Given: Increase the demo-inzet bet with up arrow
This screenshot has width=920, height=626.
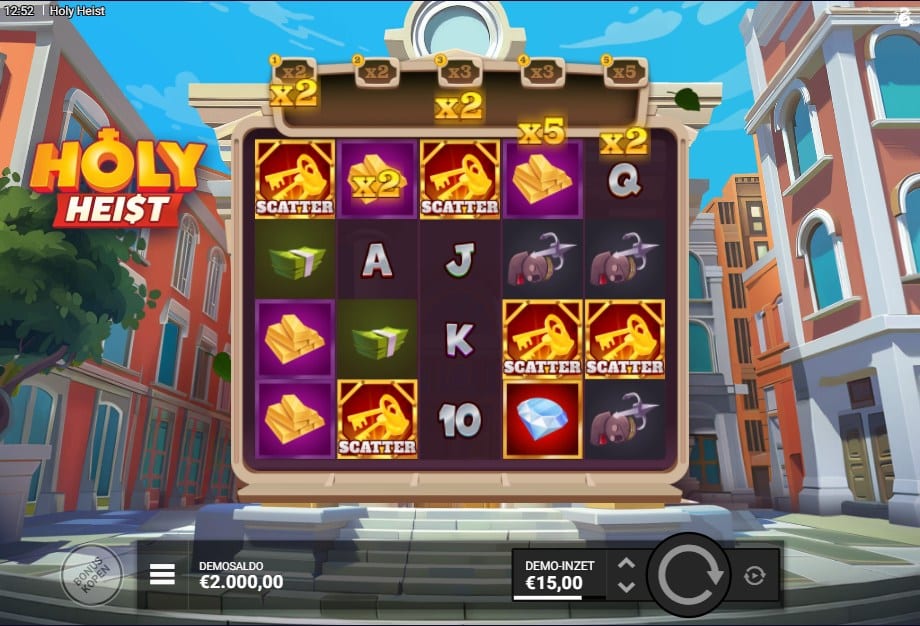Looking at the screenshot, I should tap(627, 564).
